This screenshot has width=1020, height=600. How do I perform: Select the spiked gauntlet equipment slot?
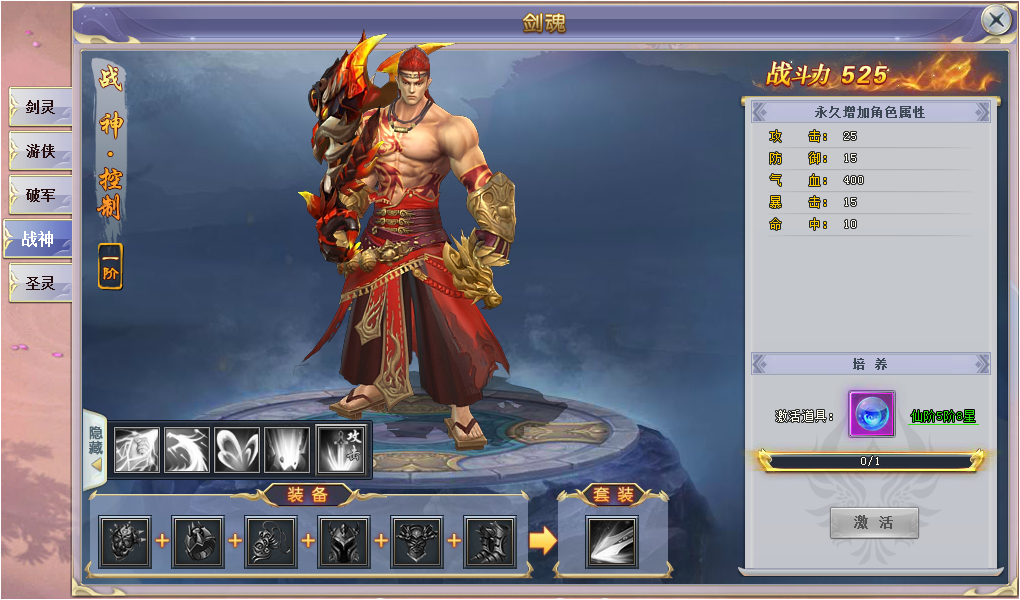coord(125,542)
